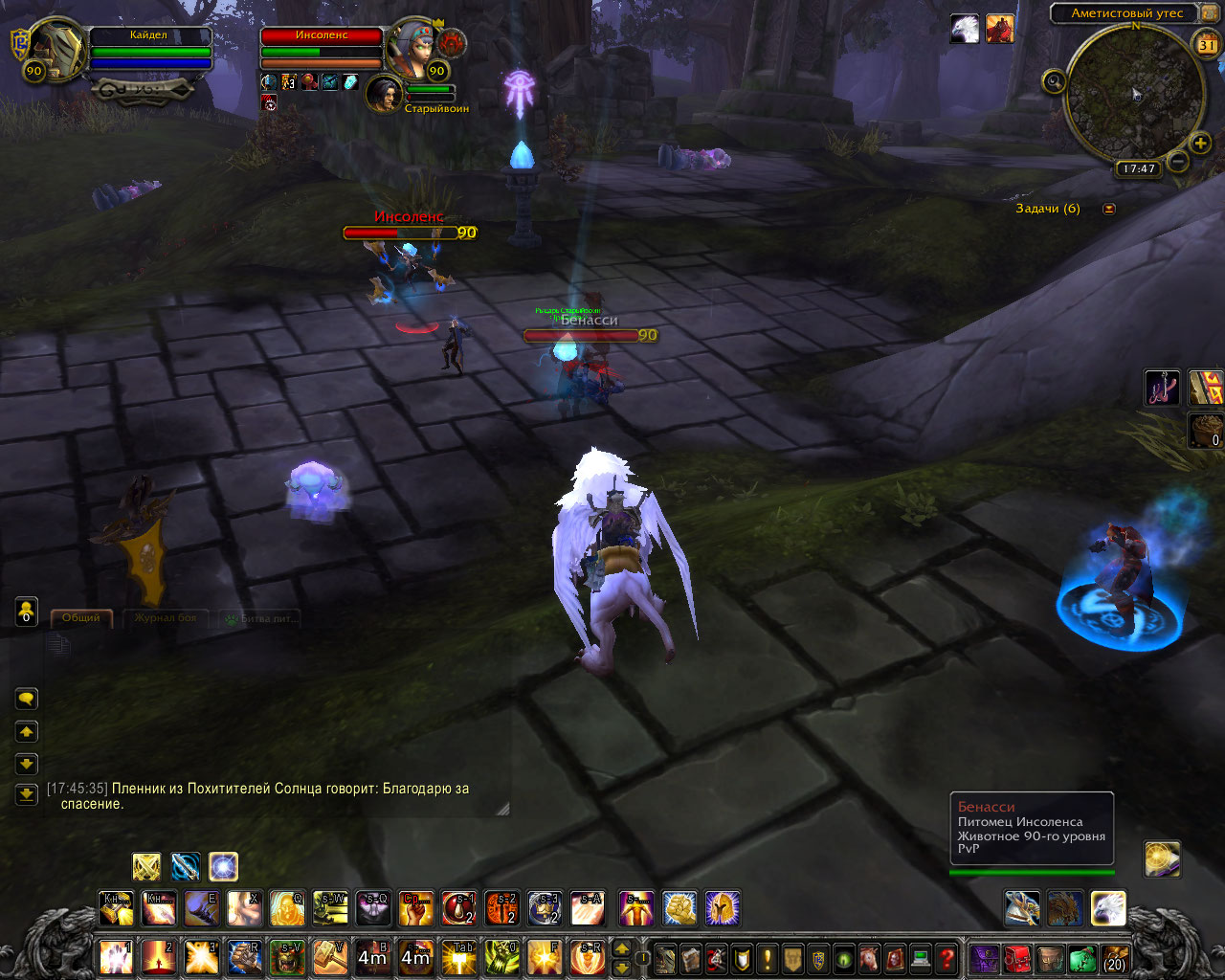Screen dimensions: 1225x980
Task: Open the red question mark help button
Action: pyautogui.click(x=947, y=957)
